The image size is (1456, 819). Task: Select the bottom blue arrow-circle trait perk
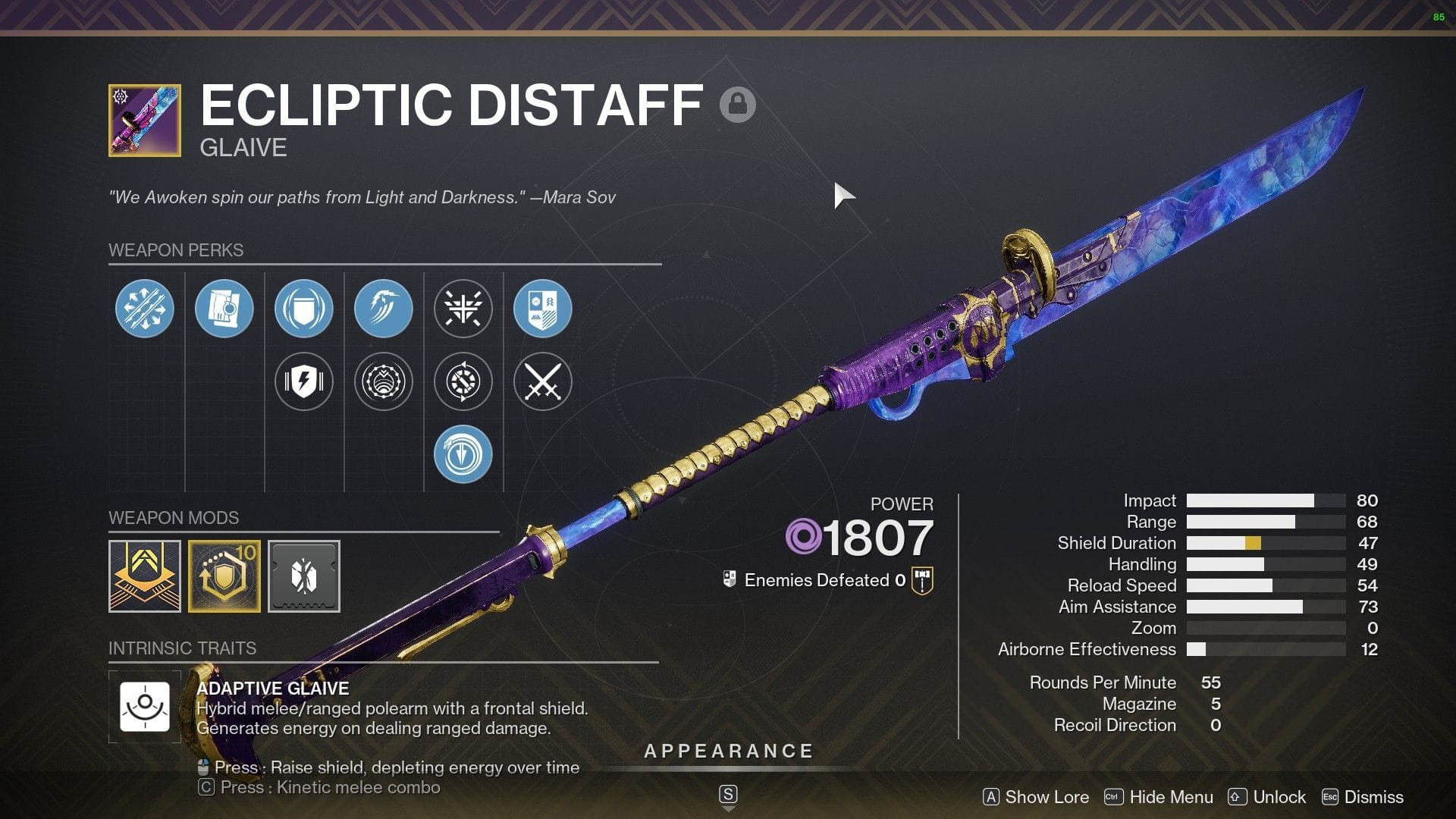click(x=463, y=453)
